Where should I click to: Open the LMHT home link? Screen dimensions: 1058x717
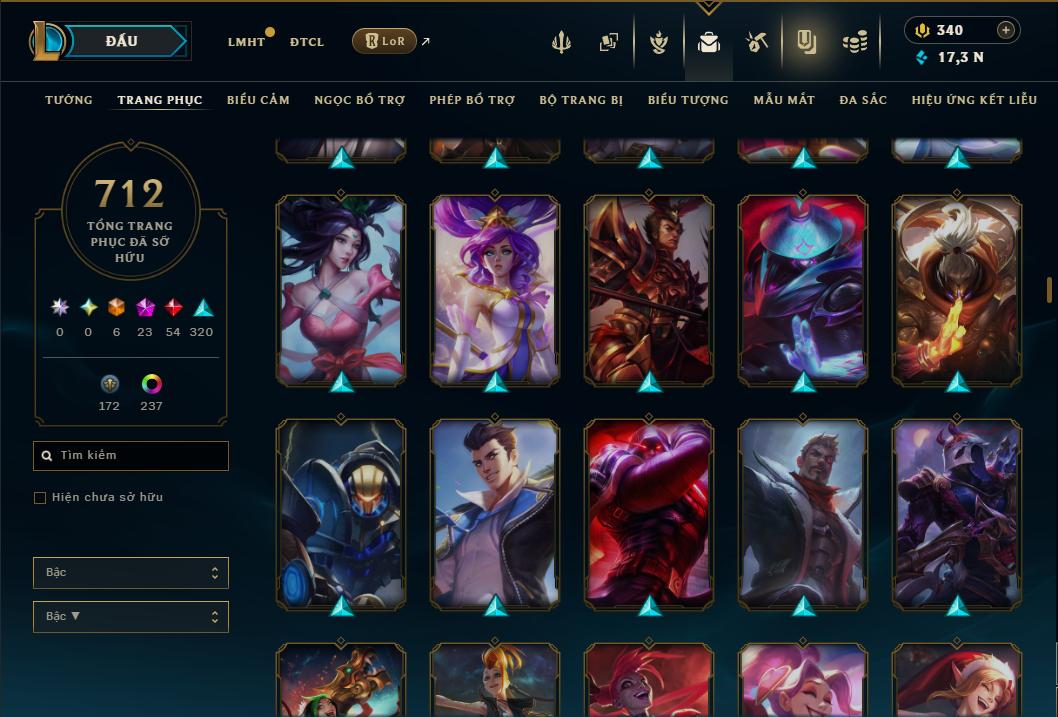pos(246,42)
